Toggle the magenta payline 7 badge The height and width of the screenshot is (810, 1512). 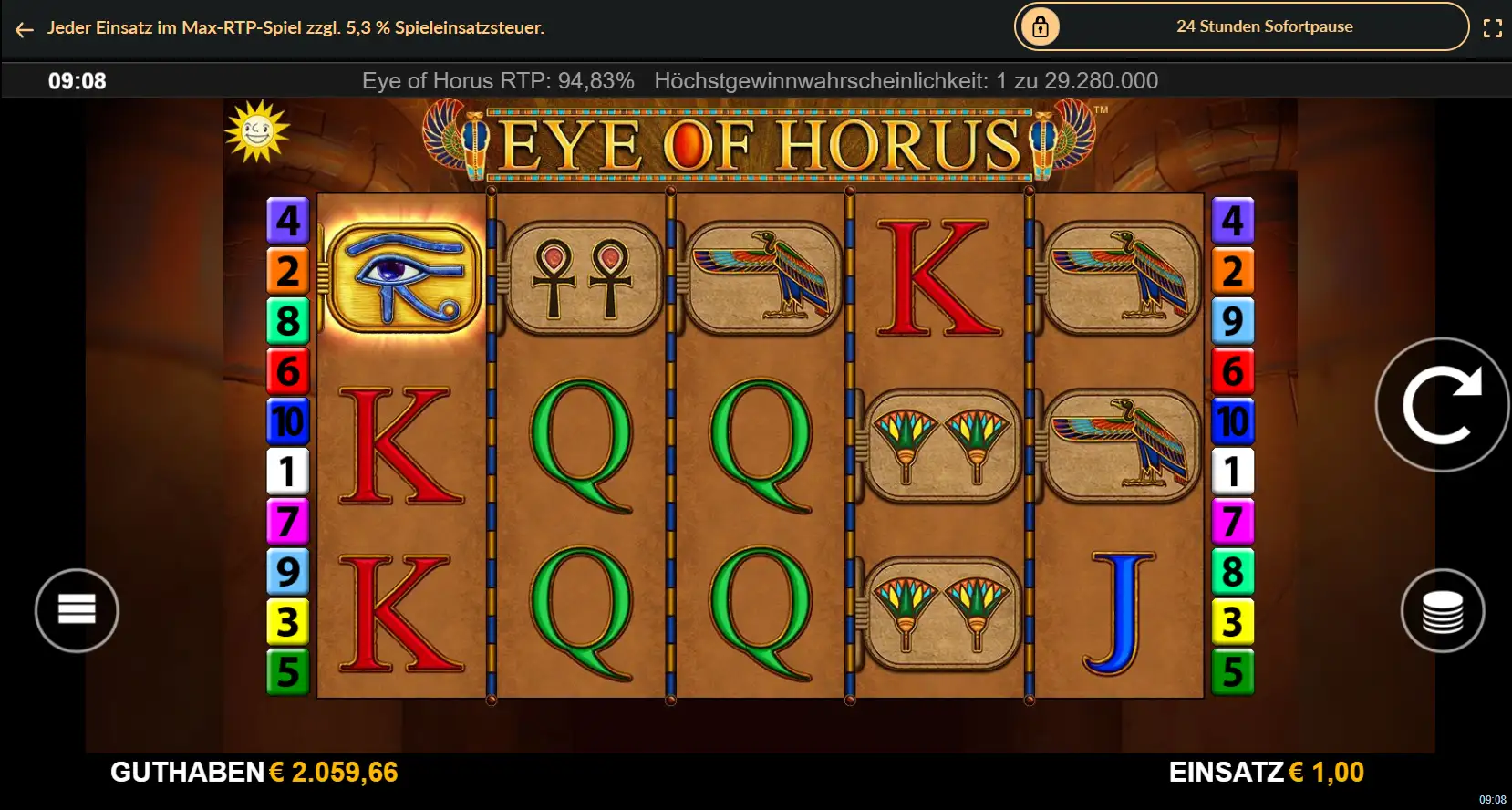click(288, 523)
